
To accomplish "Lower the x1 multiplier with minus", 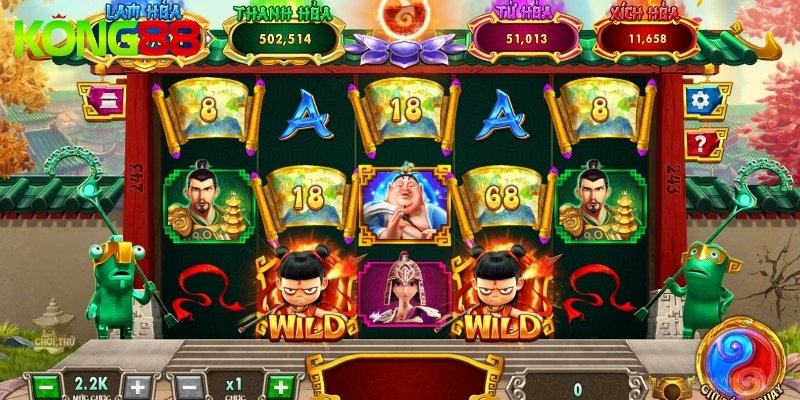I will point(188,386).
